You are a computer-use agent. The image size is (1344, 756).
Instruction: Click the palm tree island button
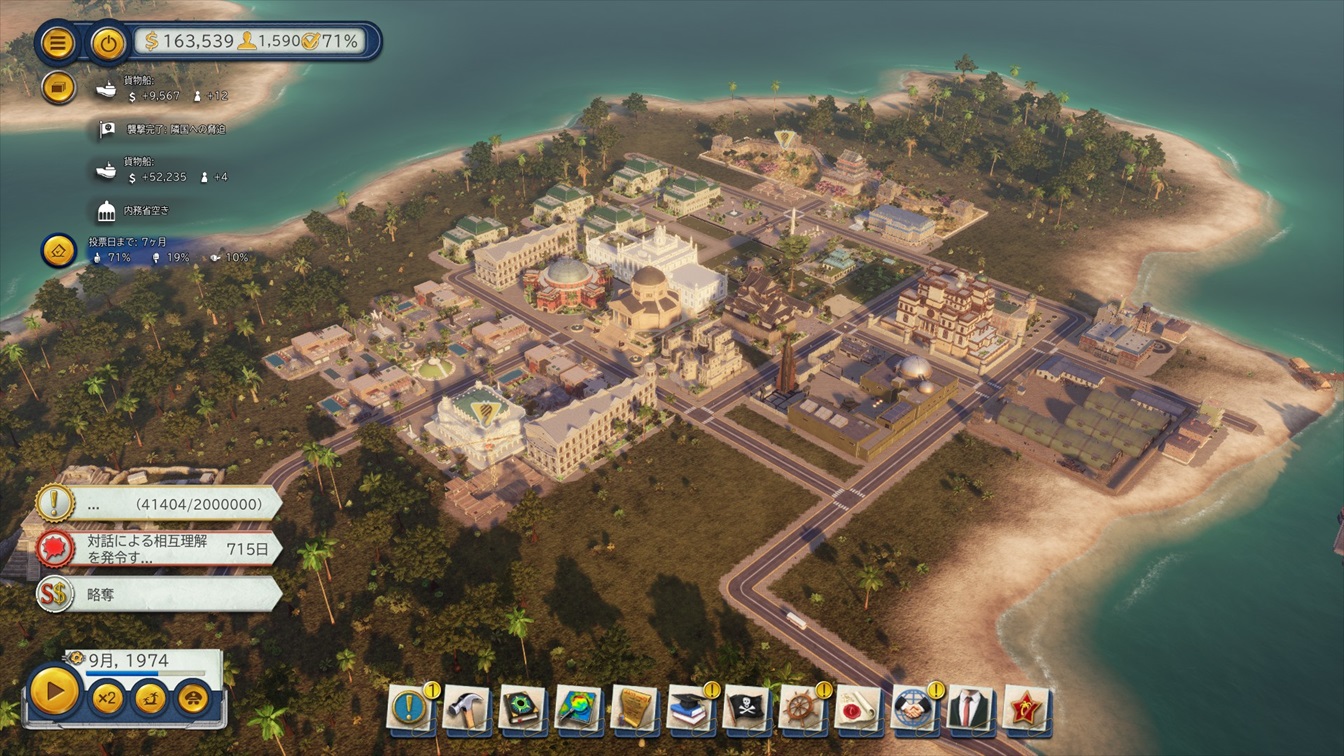click(150, 697)
